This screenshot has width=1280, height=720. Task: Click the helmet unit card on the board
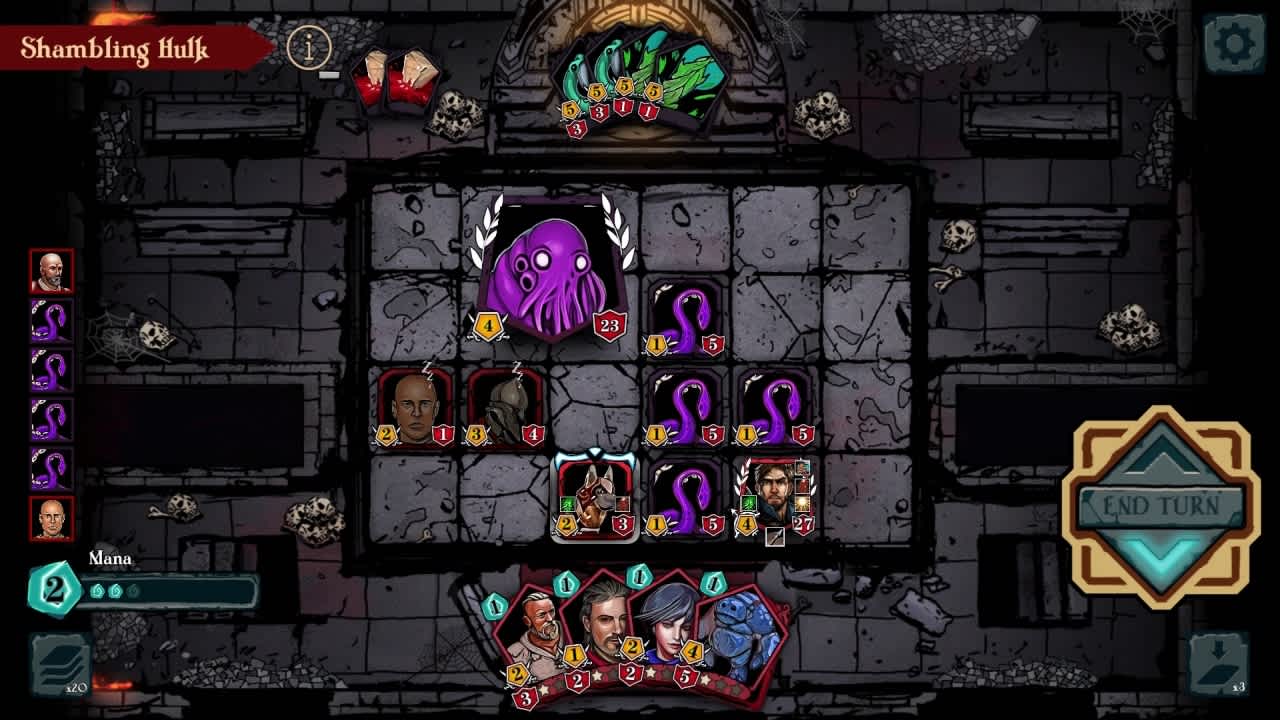pos(501,407)
